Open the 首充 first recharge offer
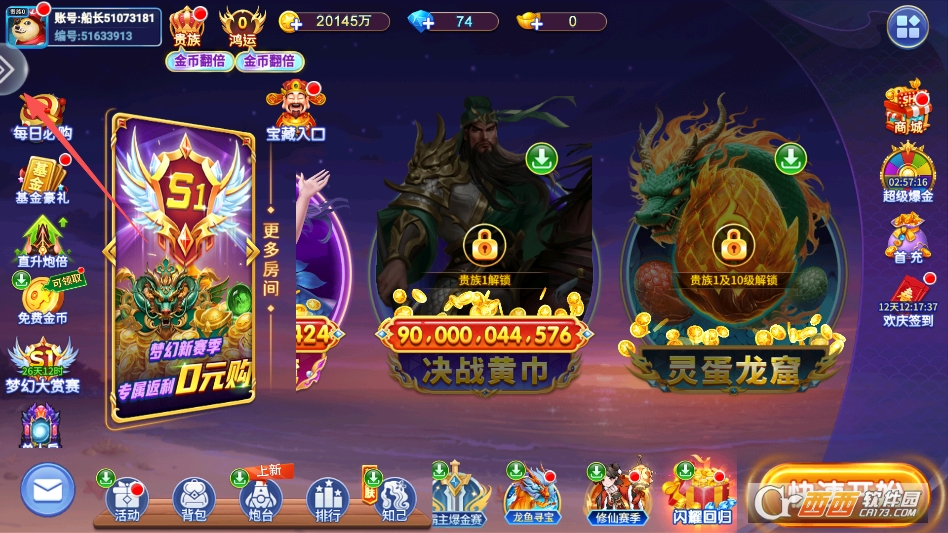 [908, 240]
